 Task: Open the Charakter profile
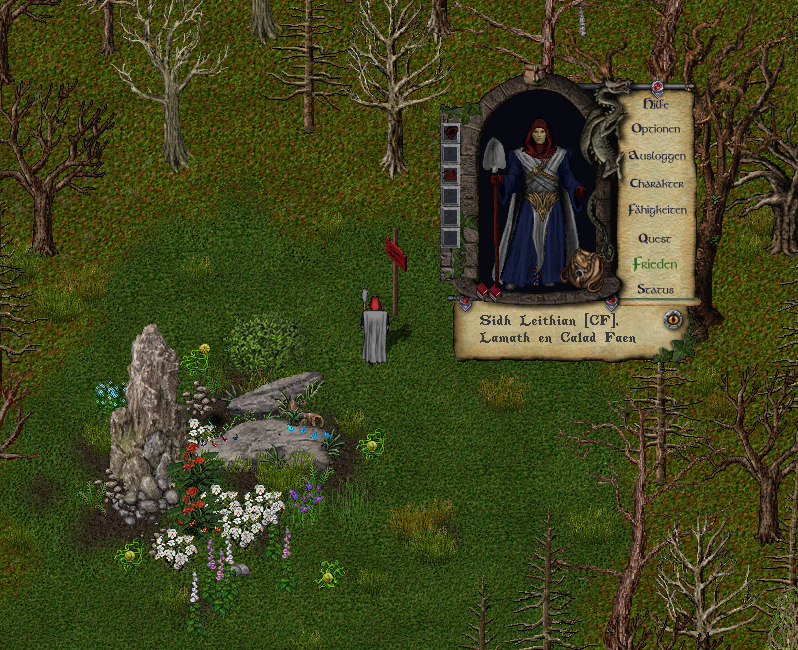tap(656, 184)
